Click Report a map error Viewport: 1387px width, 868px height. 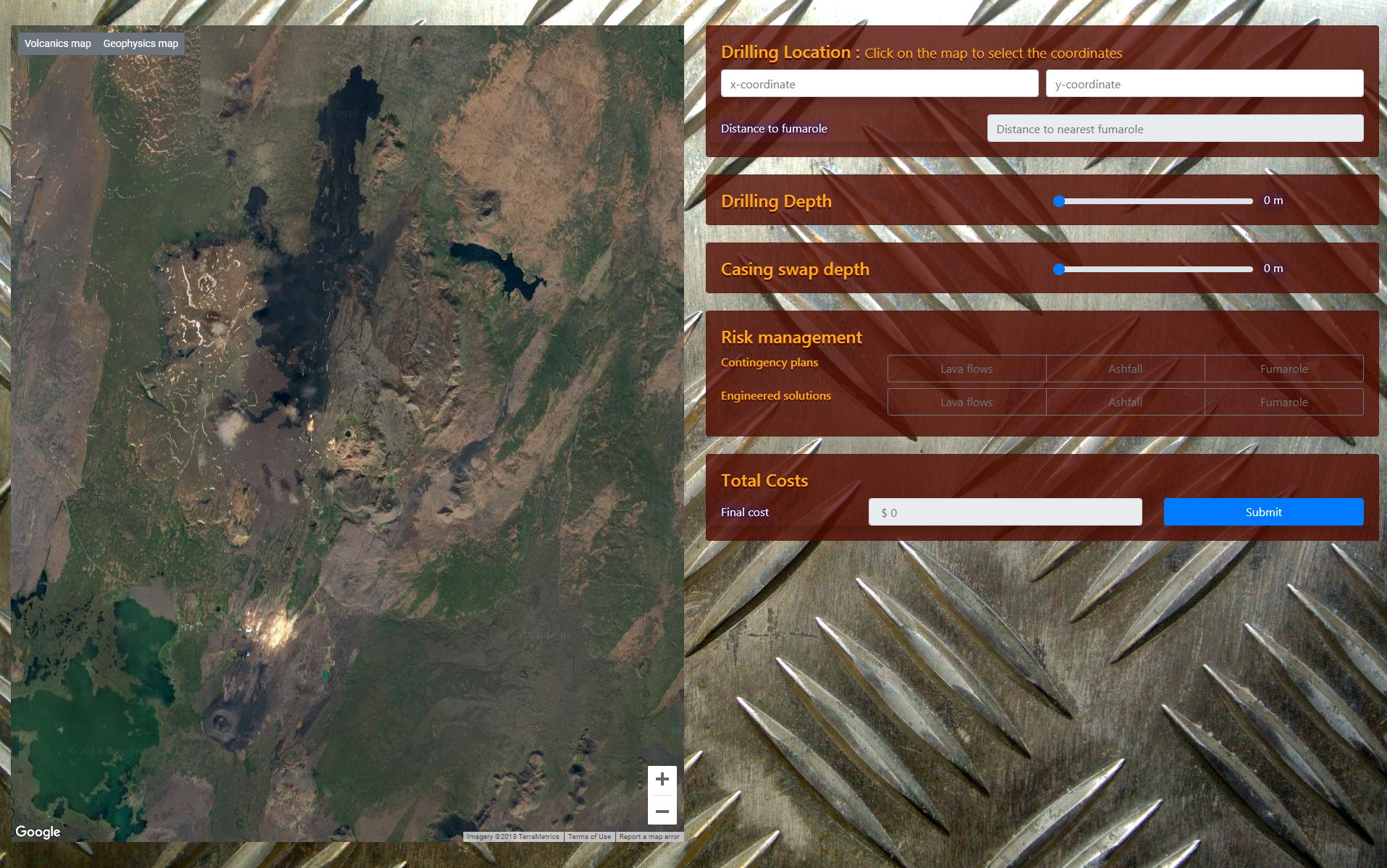pyautogui.click(x=649, y=836)
